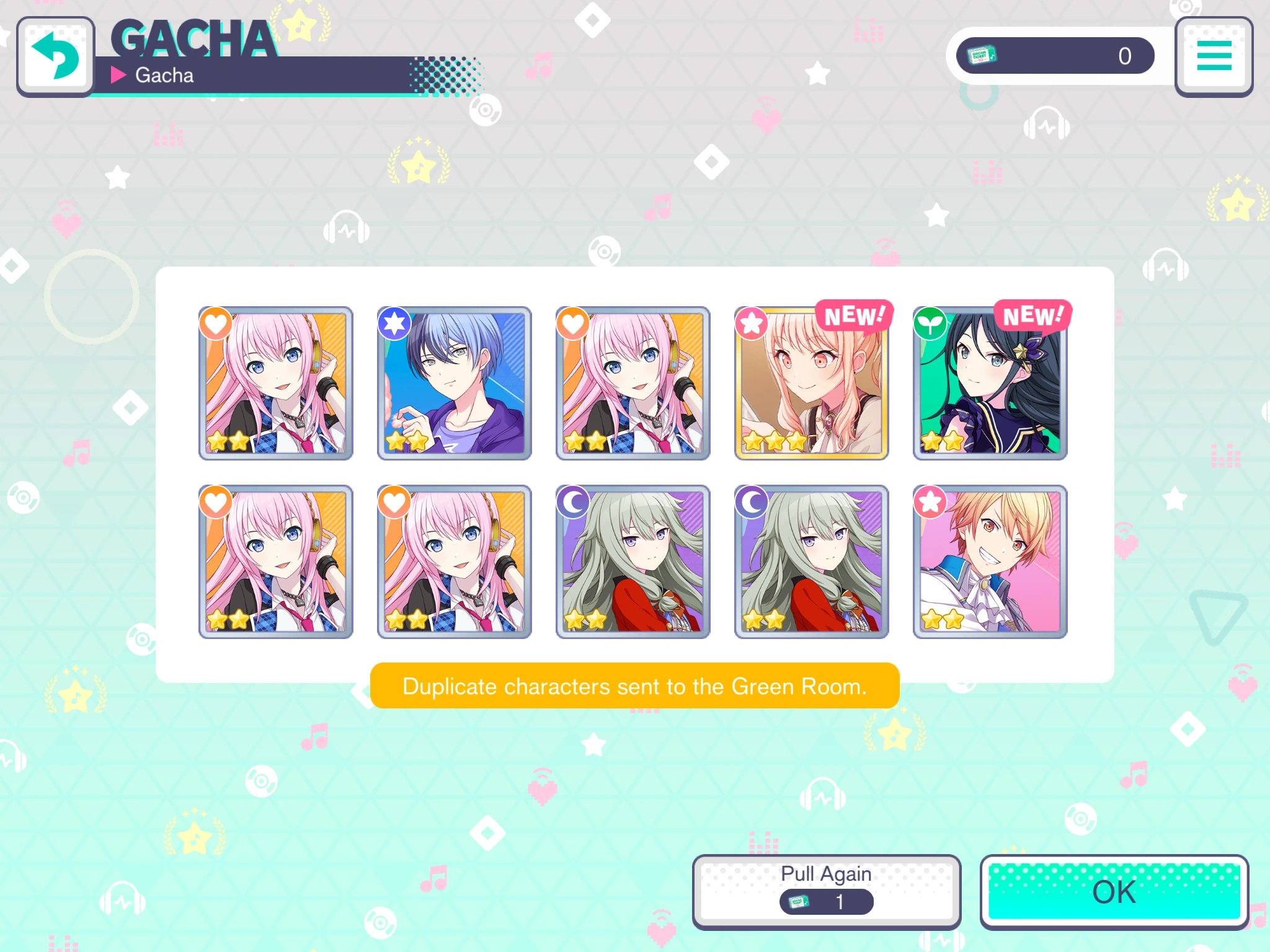Click the pink star attribute icon on the blond boy's card

pyautogui.click(x=930, y=501)
